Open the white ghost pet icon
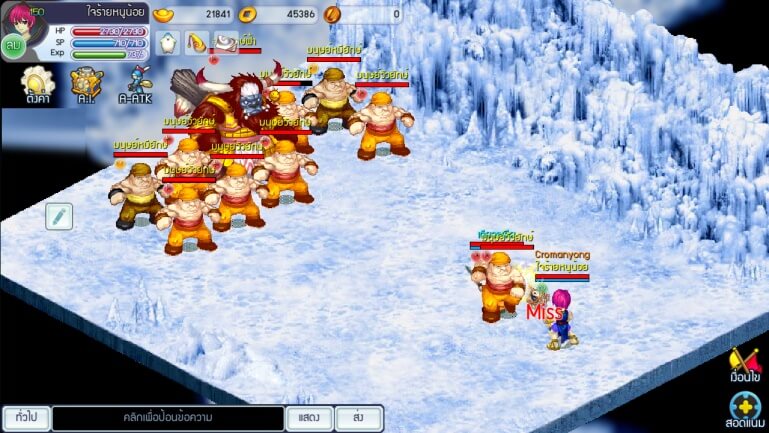The width and height of the screenshot is (769, 433). 166,43
